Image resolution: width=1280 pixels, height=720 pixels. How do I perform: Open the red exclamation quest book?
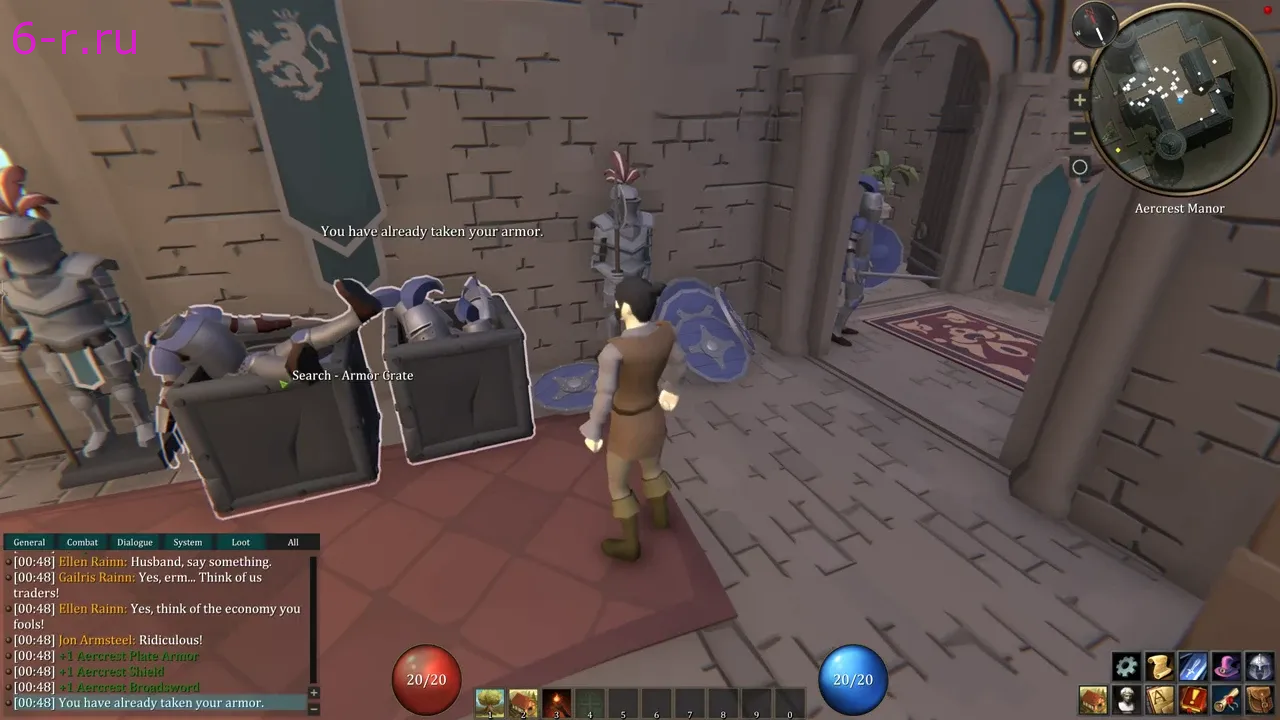point(1193,699)
